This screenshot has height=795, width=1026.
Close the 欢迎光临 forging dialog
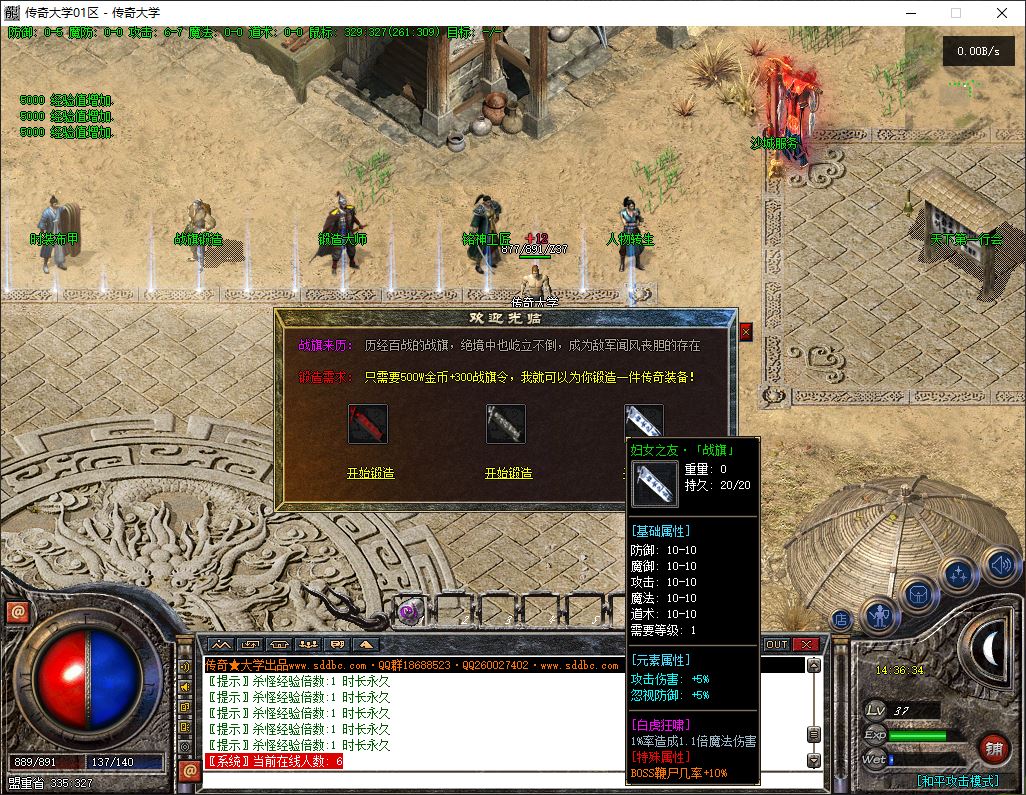745,331
